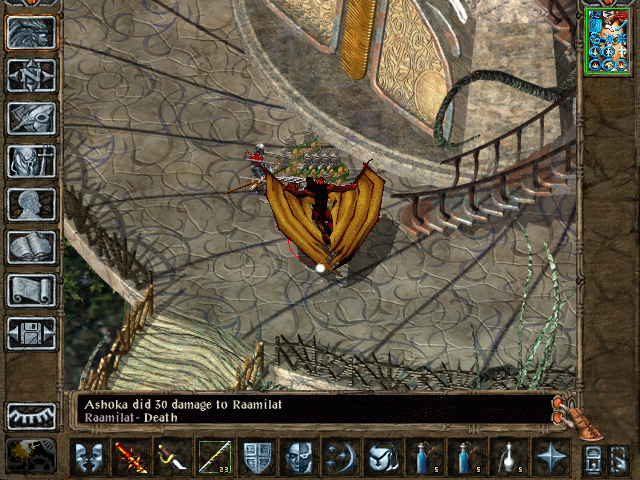Open the character record head icon

[31, 204]
